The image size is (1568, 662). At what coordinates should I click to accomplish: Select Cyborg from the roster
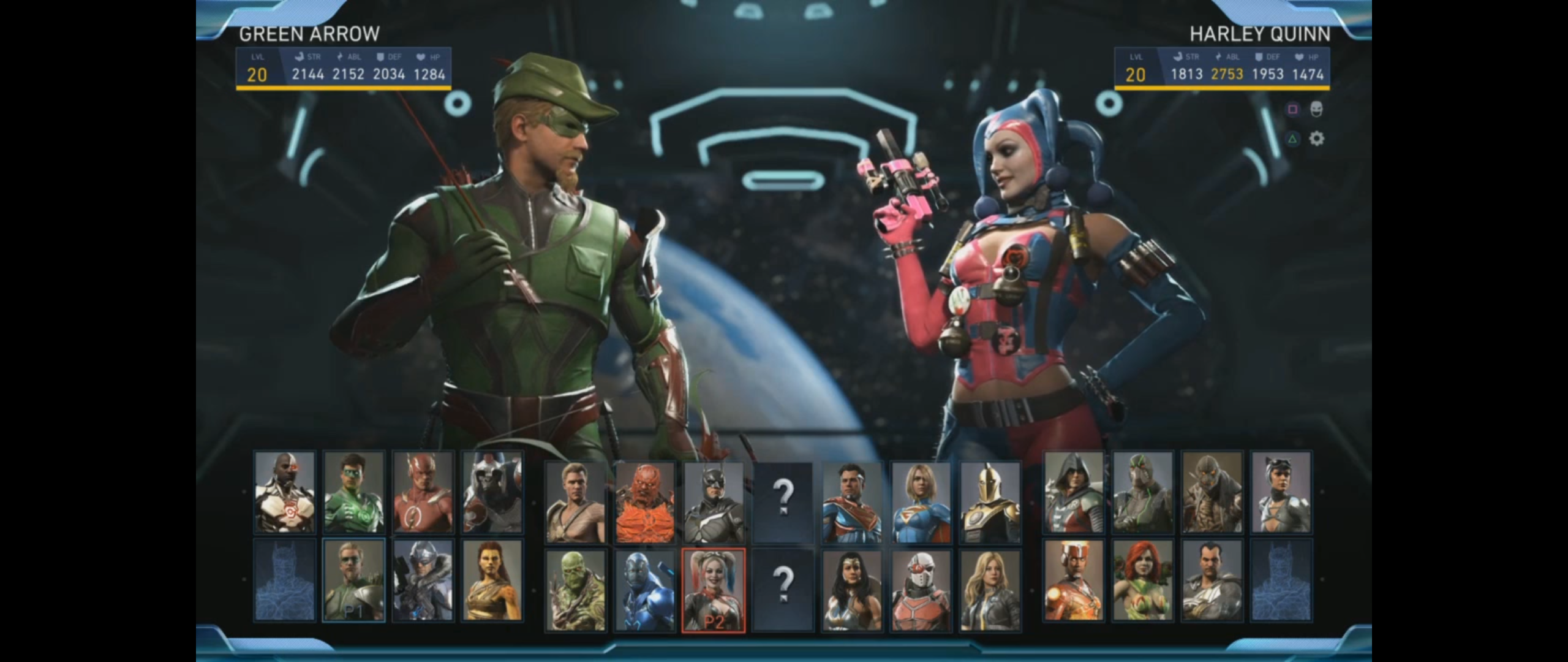click(285, 492)
